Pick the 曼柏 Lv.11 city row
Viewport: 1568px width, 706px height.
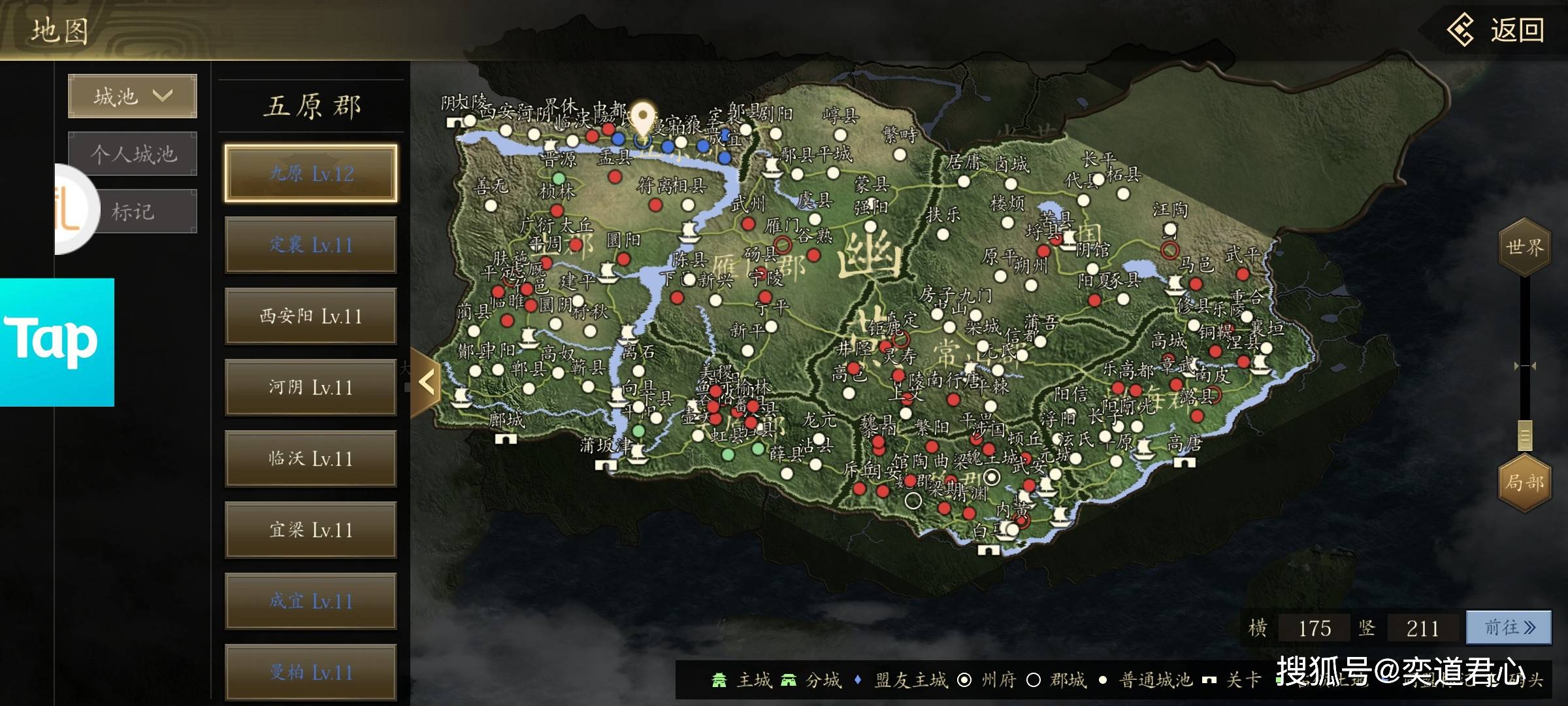311,672
